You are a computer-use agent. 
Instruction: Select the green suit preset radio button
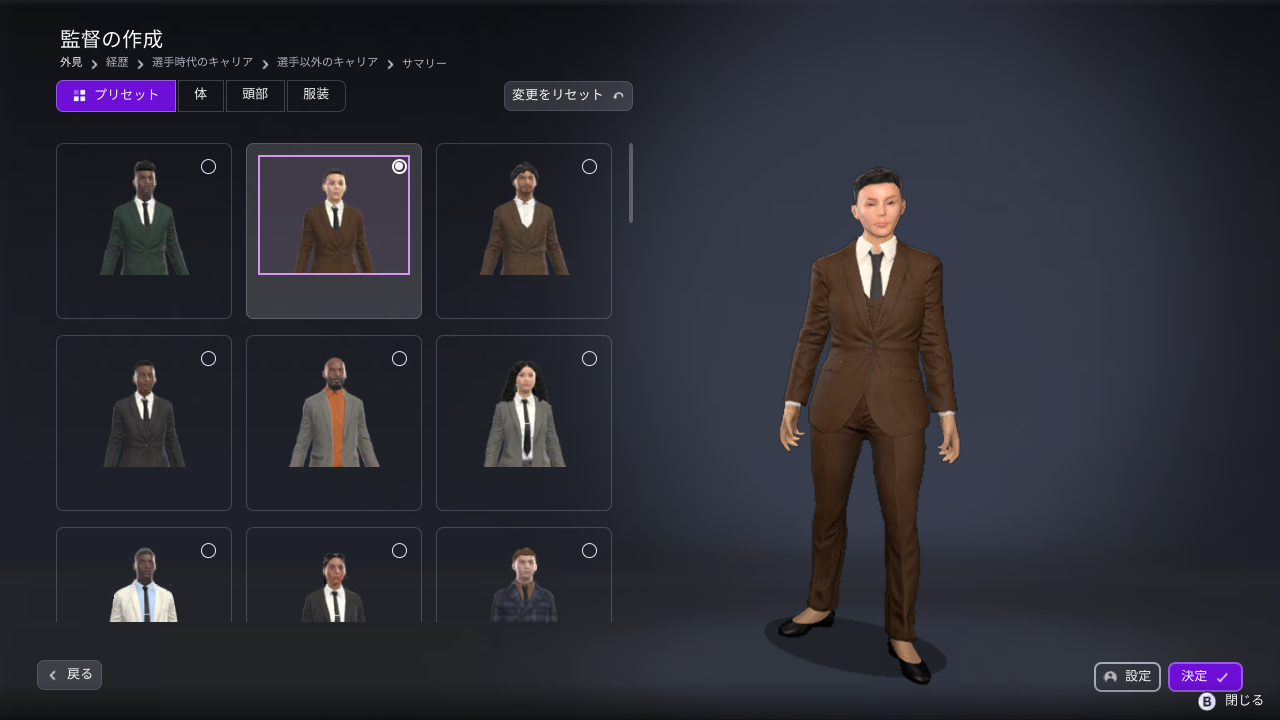(x=208, y=167)
